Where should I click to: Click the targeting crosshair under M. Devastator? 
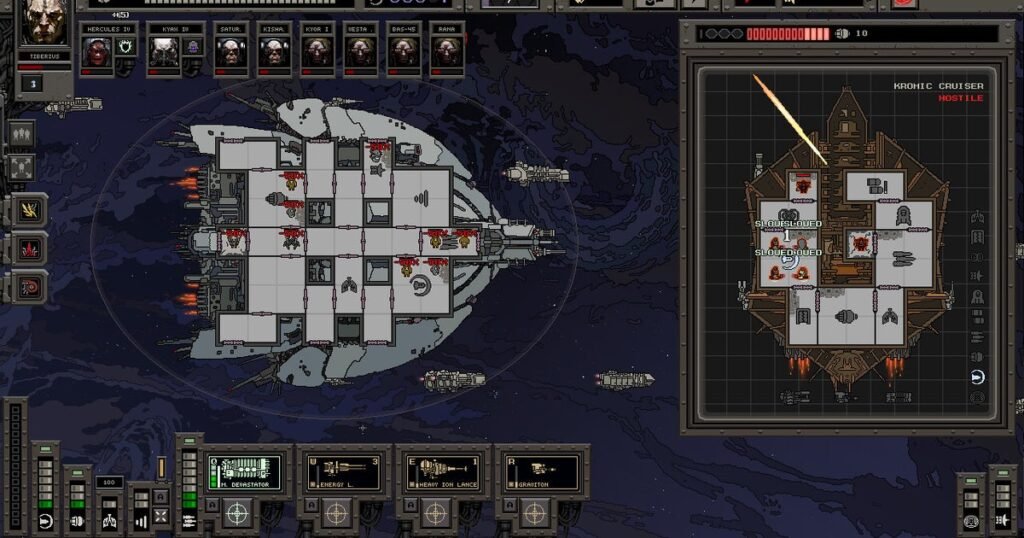pos(237,513)
